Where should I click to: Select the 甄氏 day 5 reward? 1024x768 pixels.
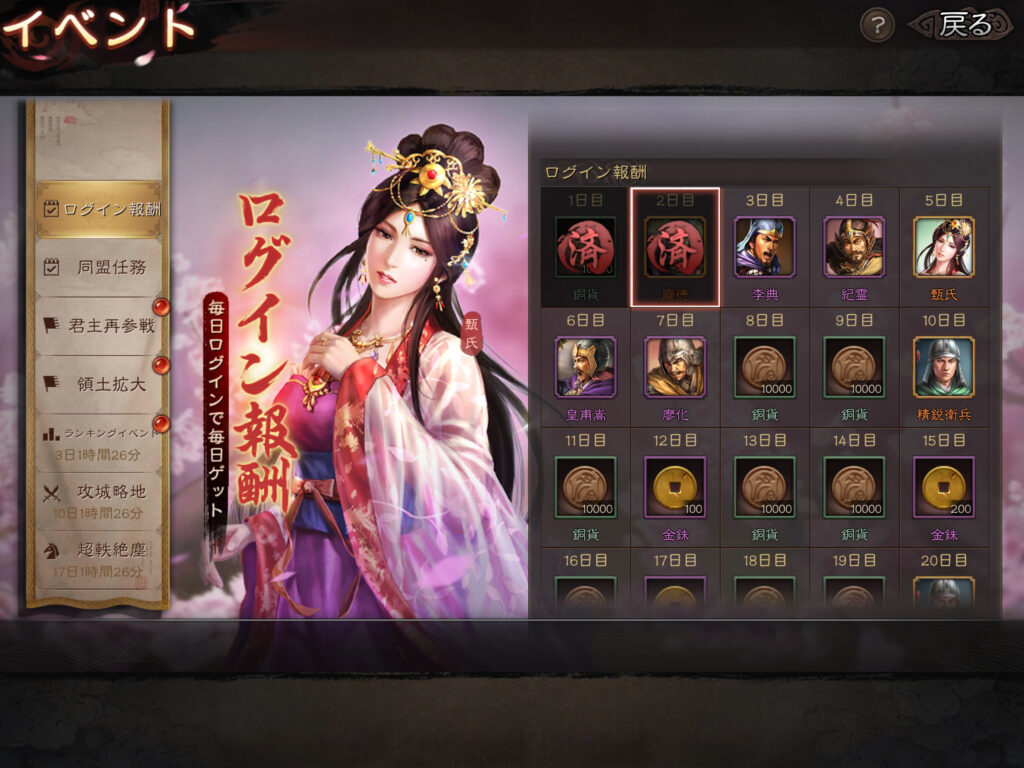pyautogui.click(x=944, y=247)
